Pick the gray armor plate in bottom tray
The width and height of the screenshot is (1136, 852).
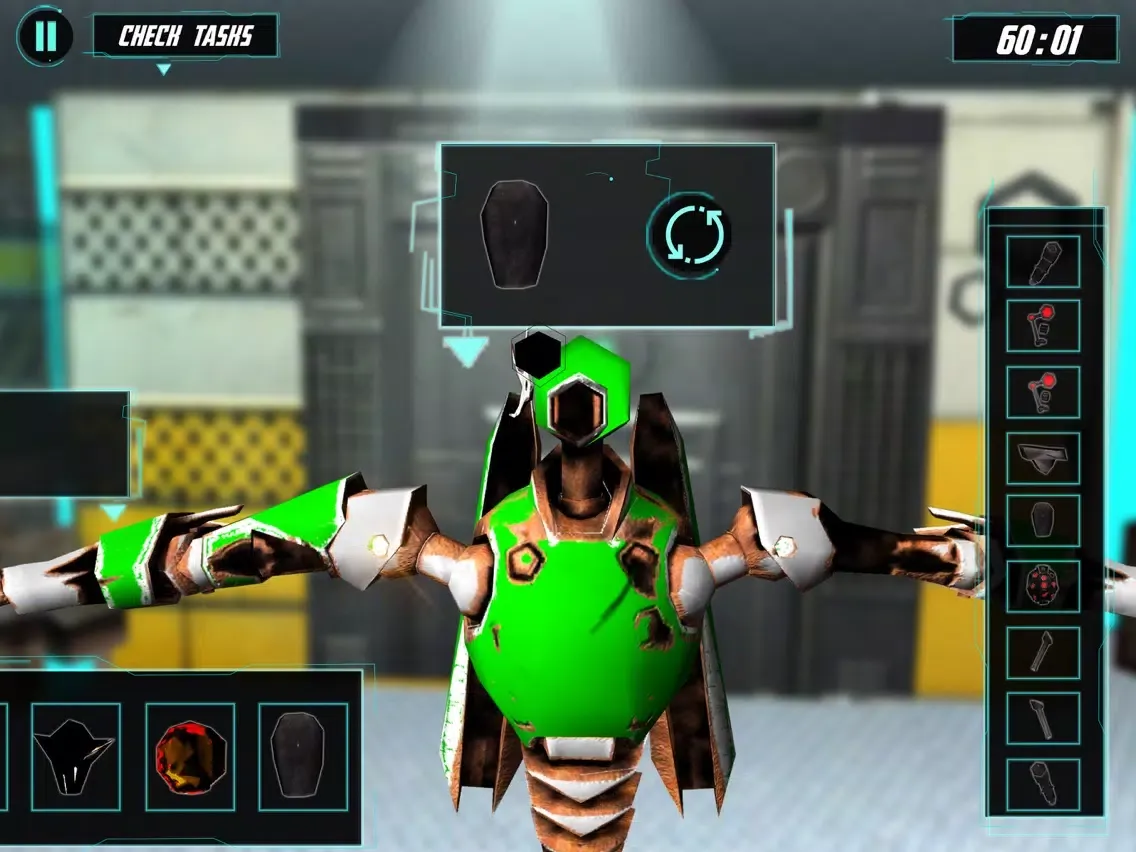pos(303,756)
